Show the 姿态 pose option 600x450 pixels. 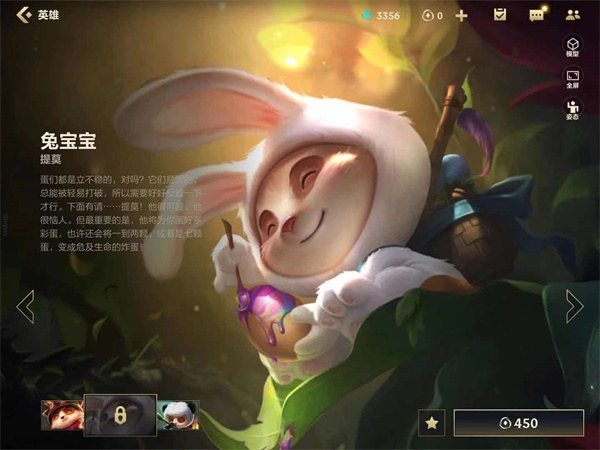pyautogui.click(x=573, y=111)
